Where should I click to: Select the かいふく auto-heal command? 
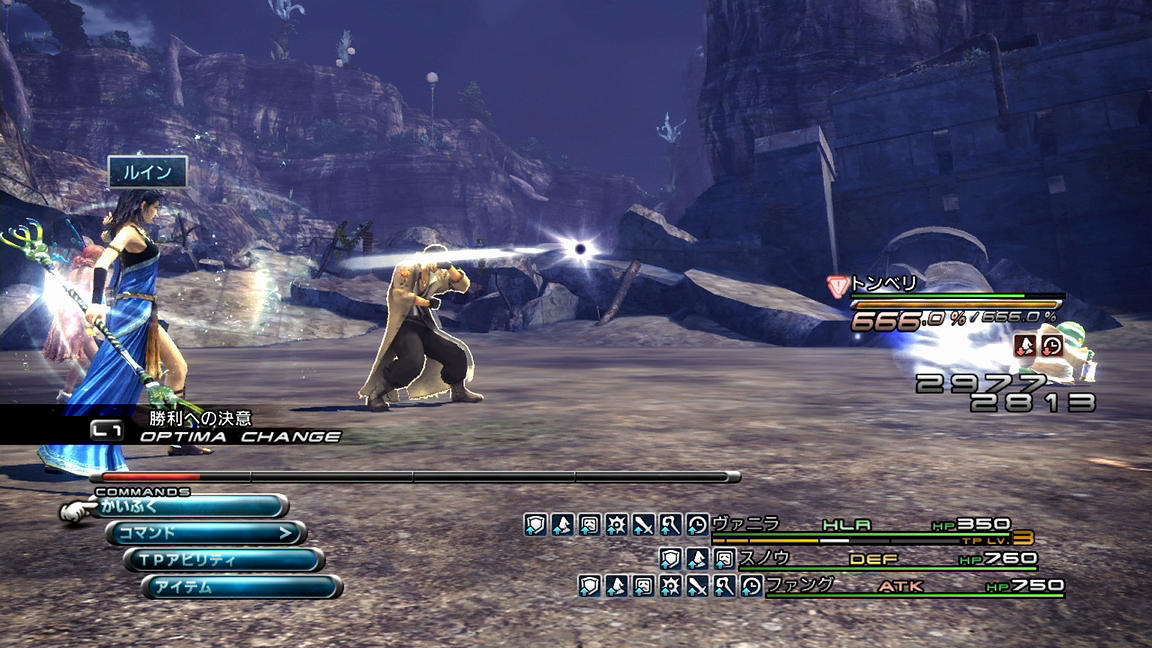pos(190,507)
